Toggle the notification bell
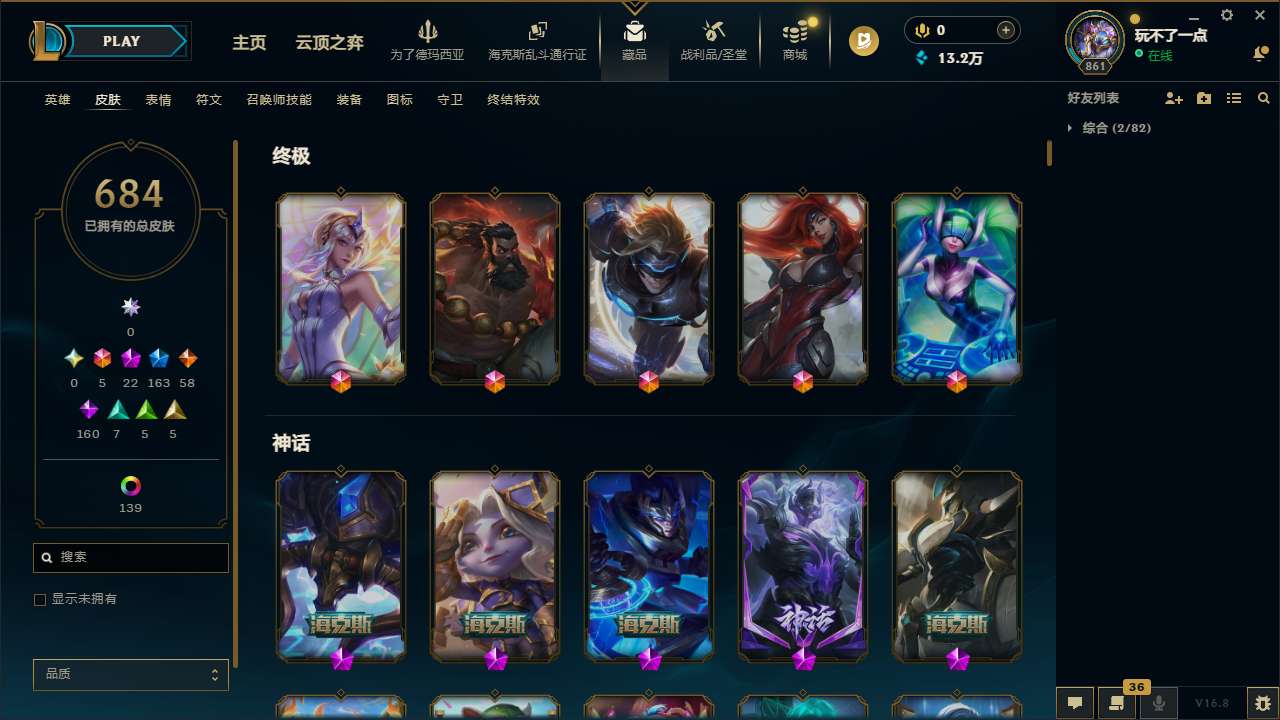1280x720 pixels. (x=1260, y=52)
